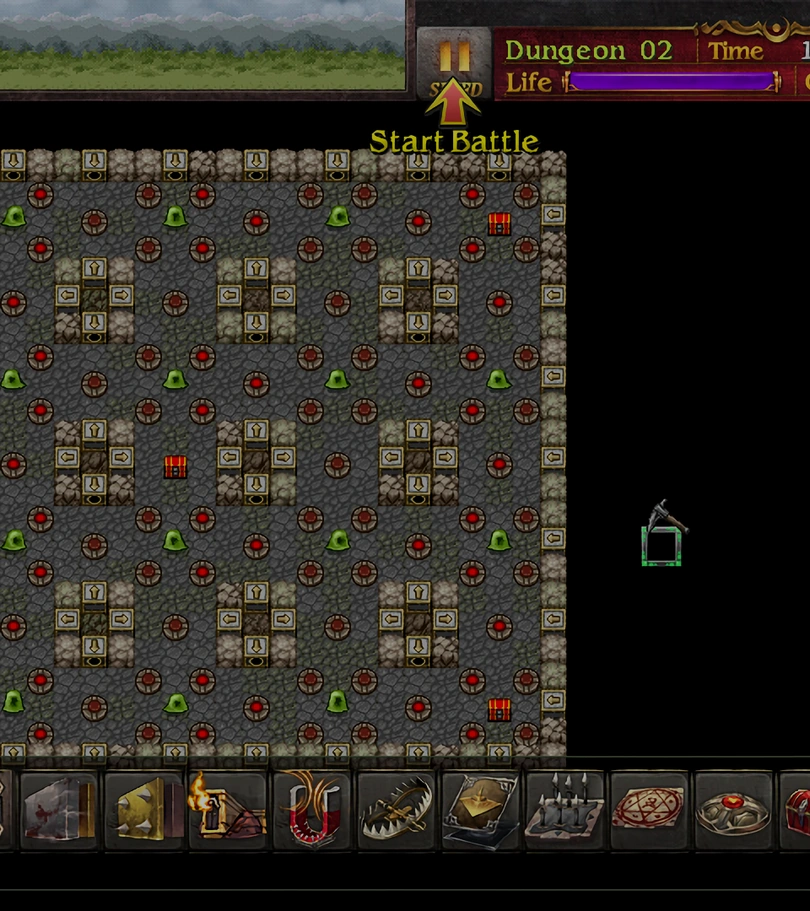The width and height of the screenshot is (810, 911).
Task: Pick the floor spikes trap
Action: tap(565, 809)
